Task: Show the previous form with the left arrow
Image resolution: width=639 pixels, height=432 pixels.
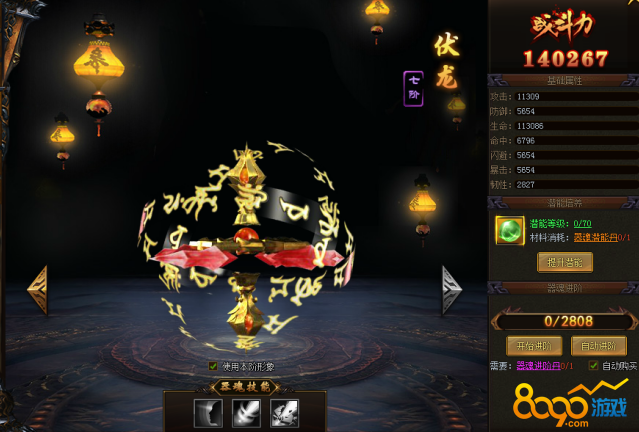Action: click(x=38, y=291)
